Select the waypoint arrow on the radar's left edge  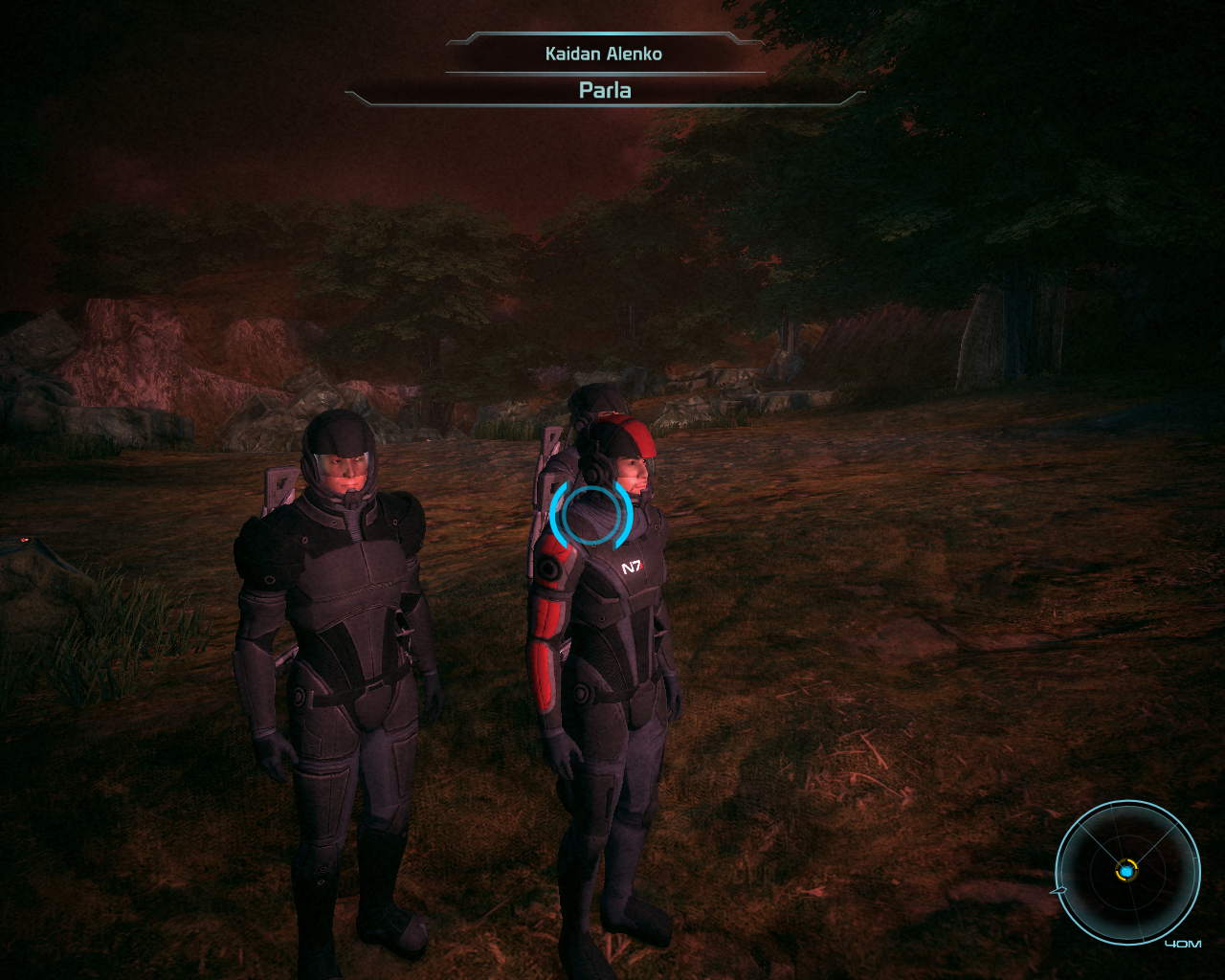pyautogui.click(x=1059, y=891)
